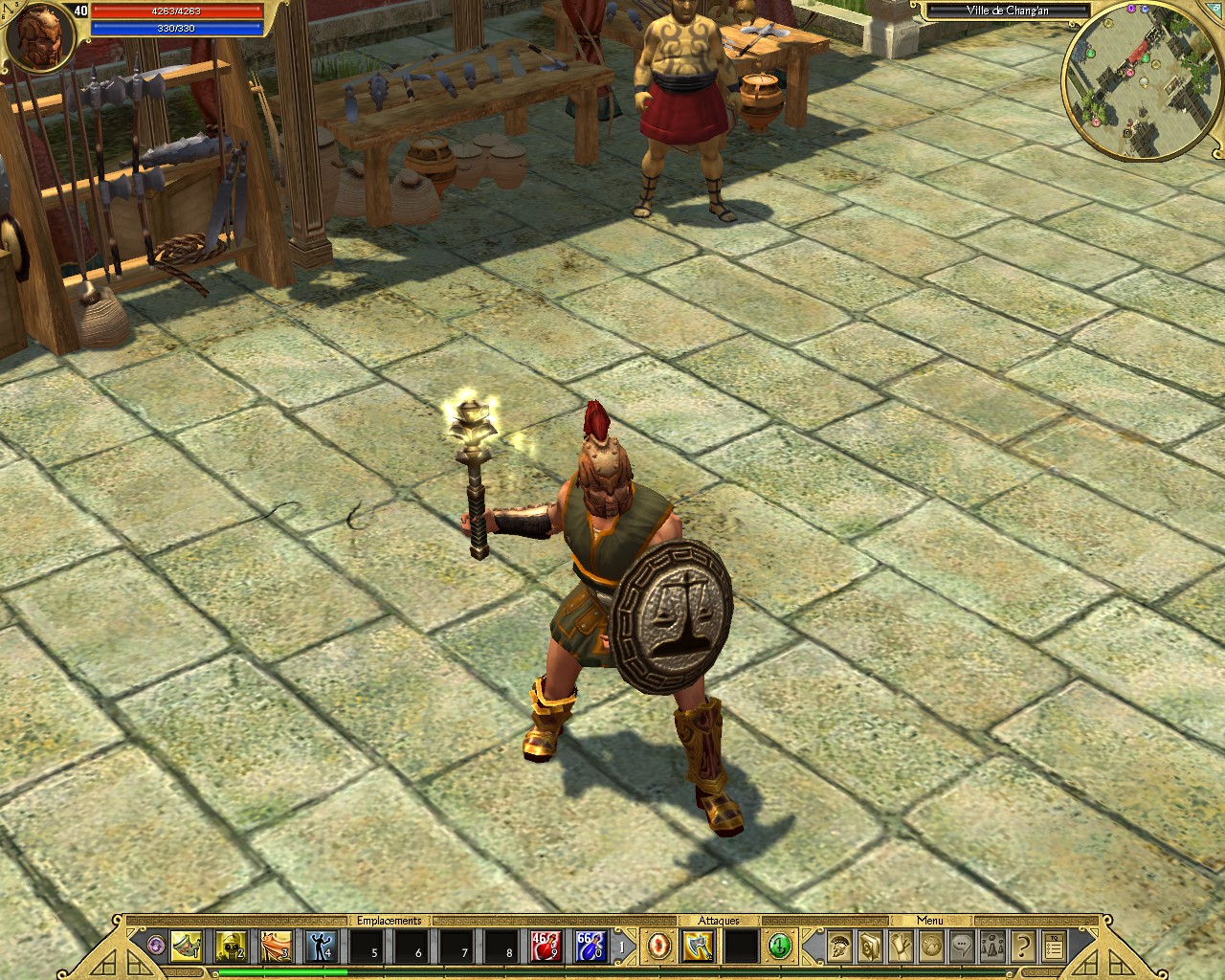Open the party panel group icon
This screenshot has width=1225, height=980.
[x=993, y=947]
